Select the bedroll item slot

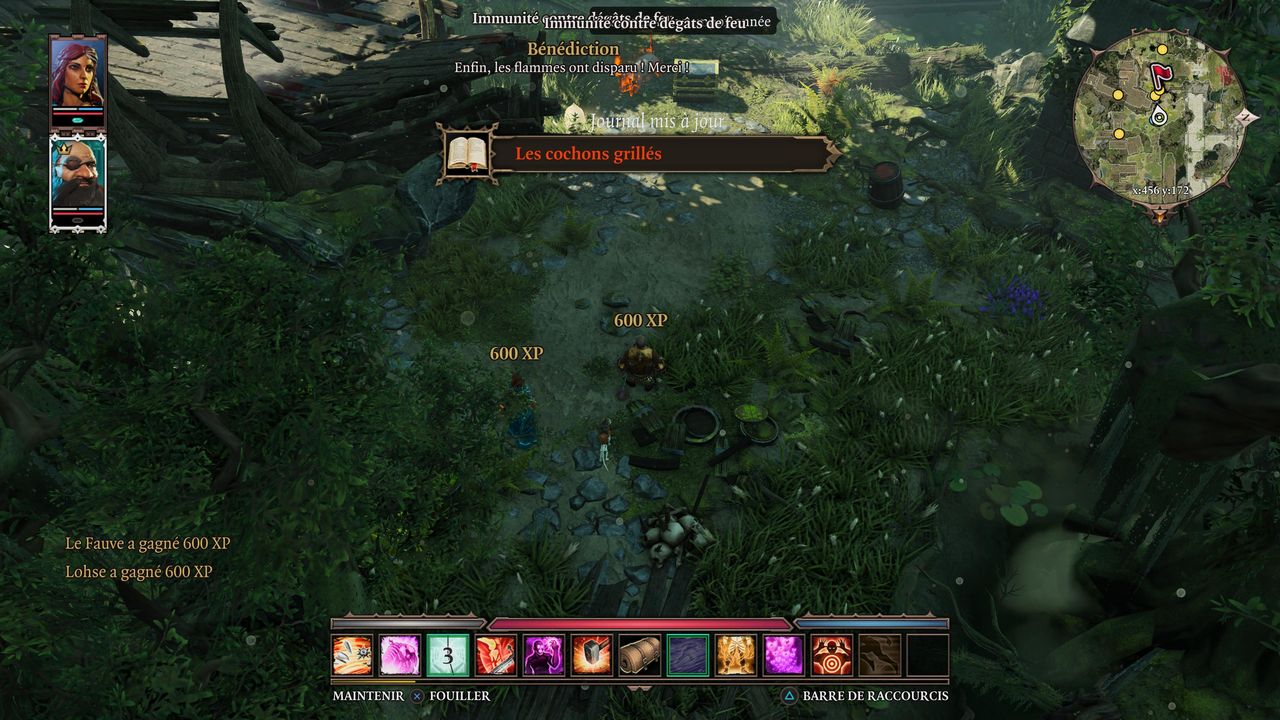click(640, 655)
